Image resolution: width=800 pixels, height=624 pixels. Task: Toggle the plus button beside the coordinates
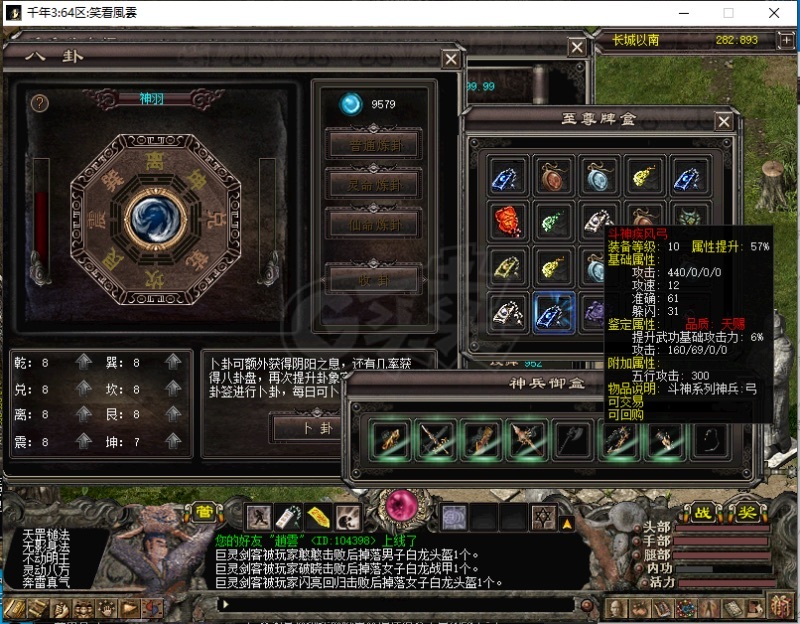[x=785, y=40]
